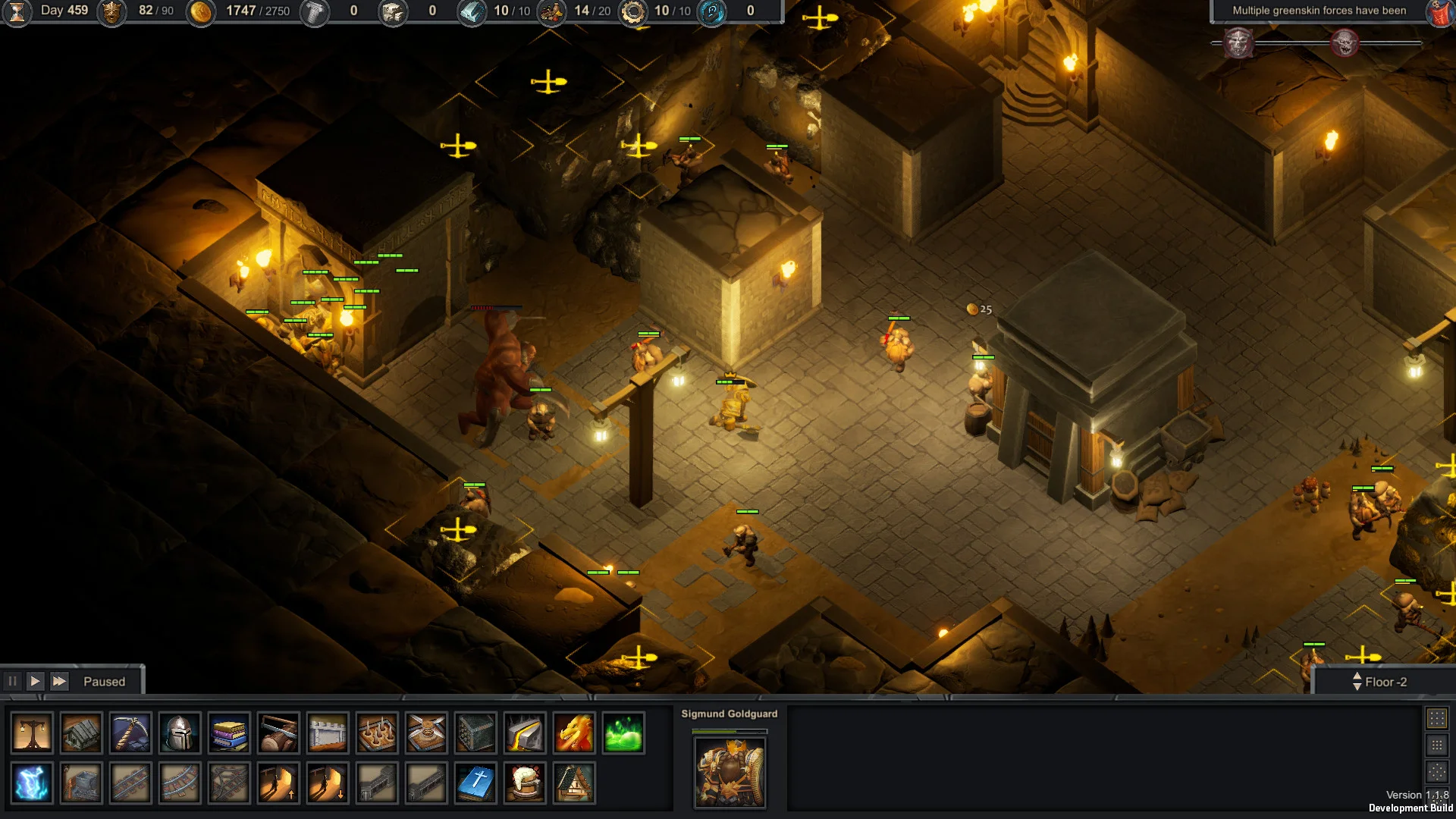
Task: Select the pickaxe mining tool
Action: pyautogui.click(x=130, y=733)
